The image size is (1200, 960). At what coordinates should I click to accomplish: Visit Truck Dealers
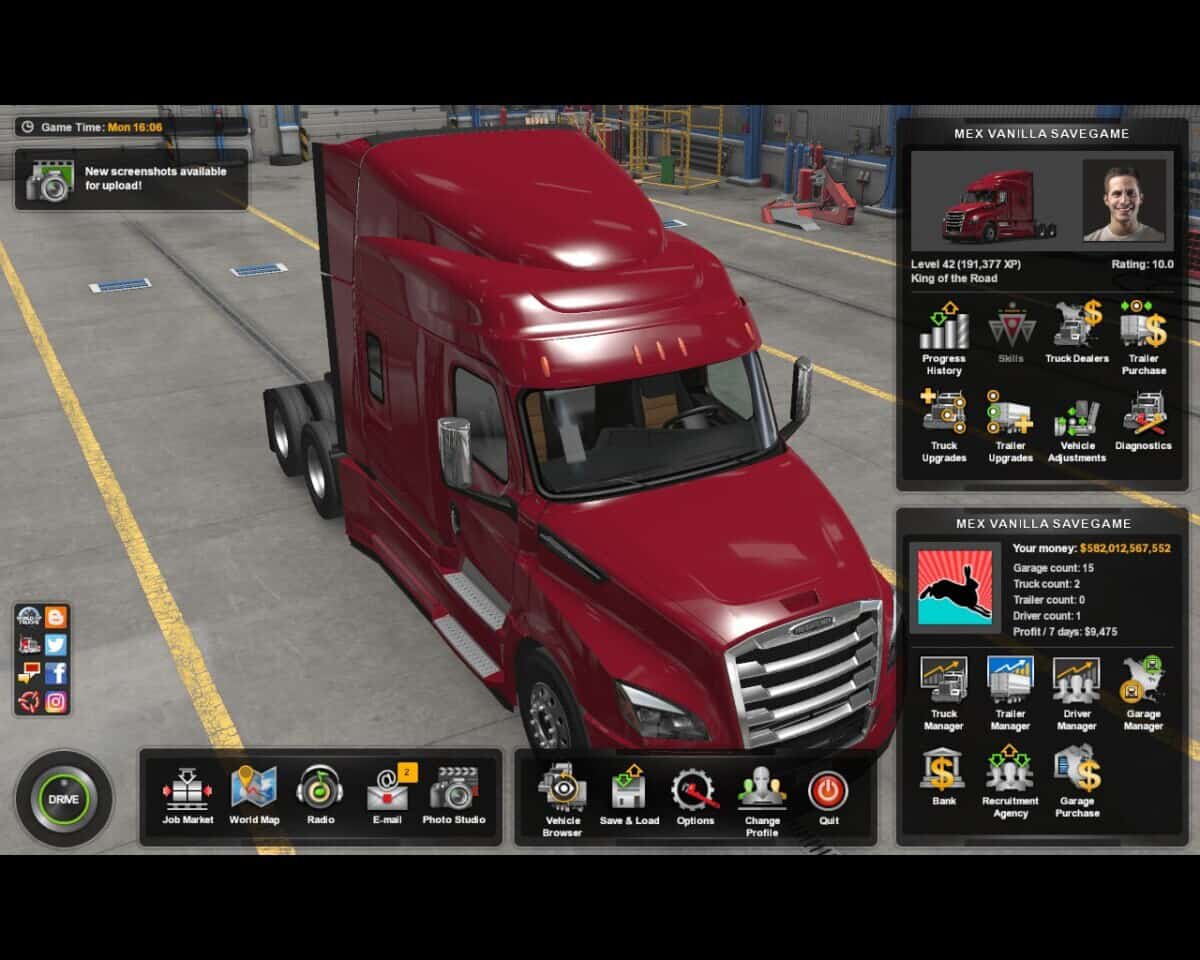1077,328
